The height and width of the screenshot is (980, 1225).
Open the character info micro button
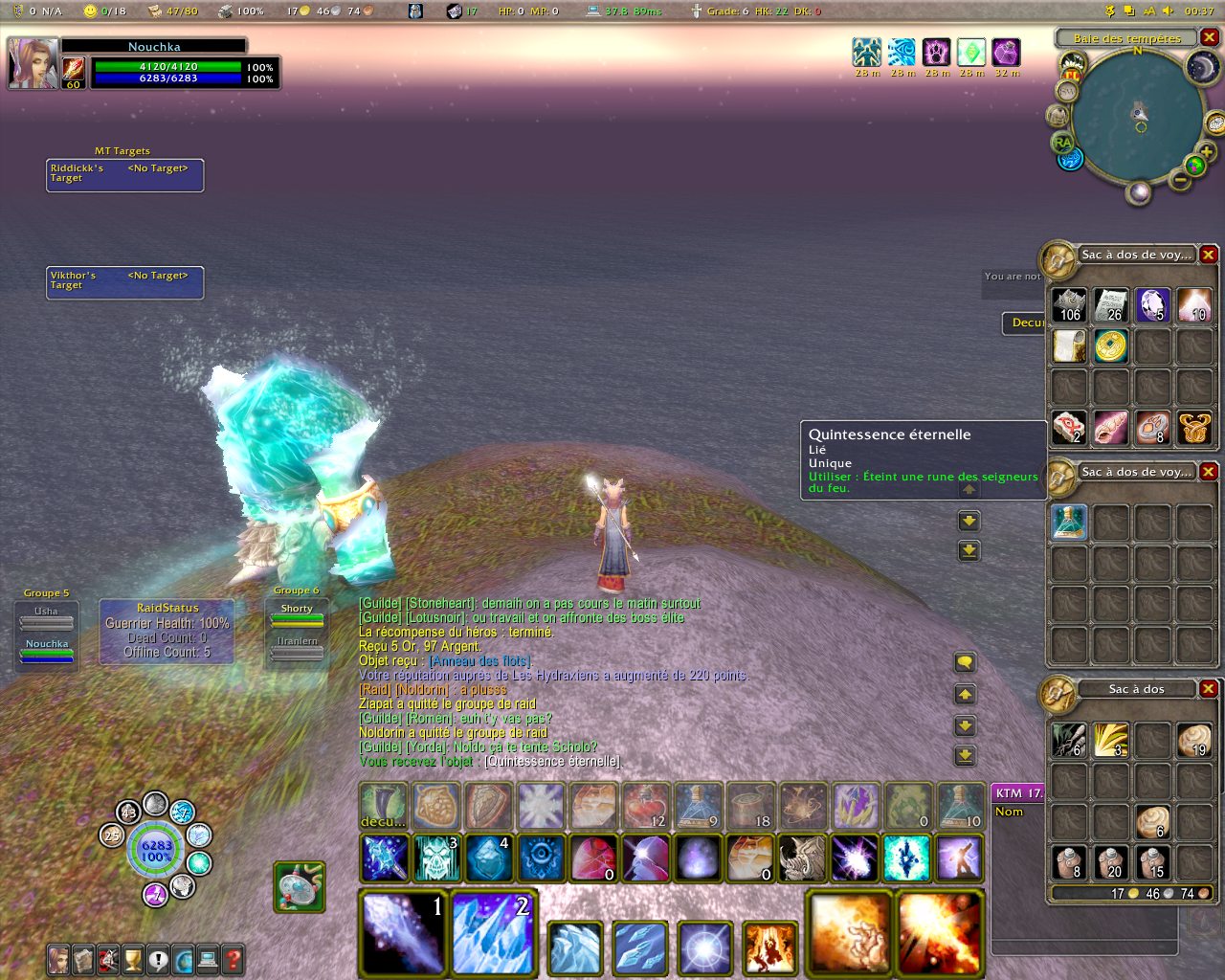pos(59,959)
